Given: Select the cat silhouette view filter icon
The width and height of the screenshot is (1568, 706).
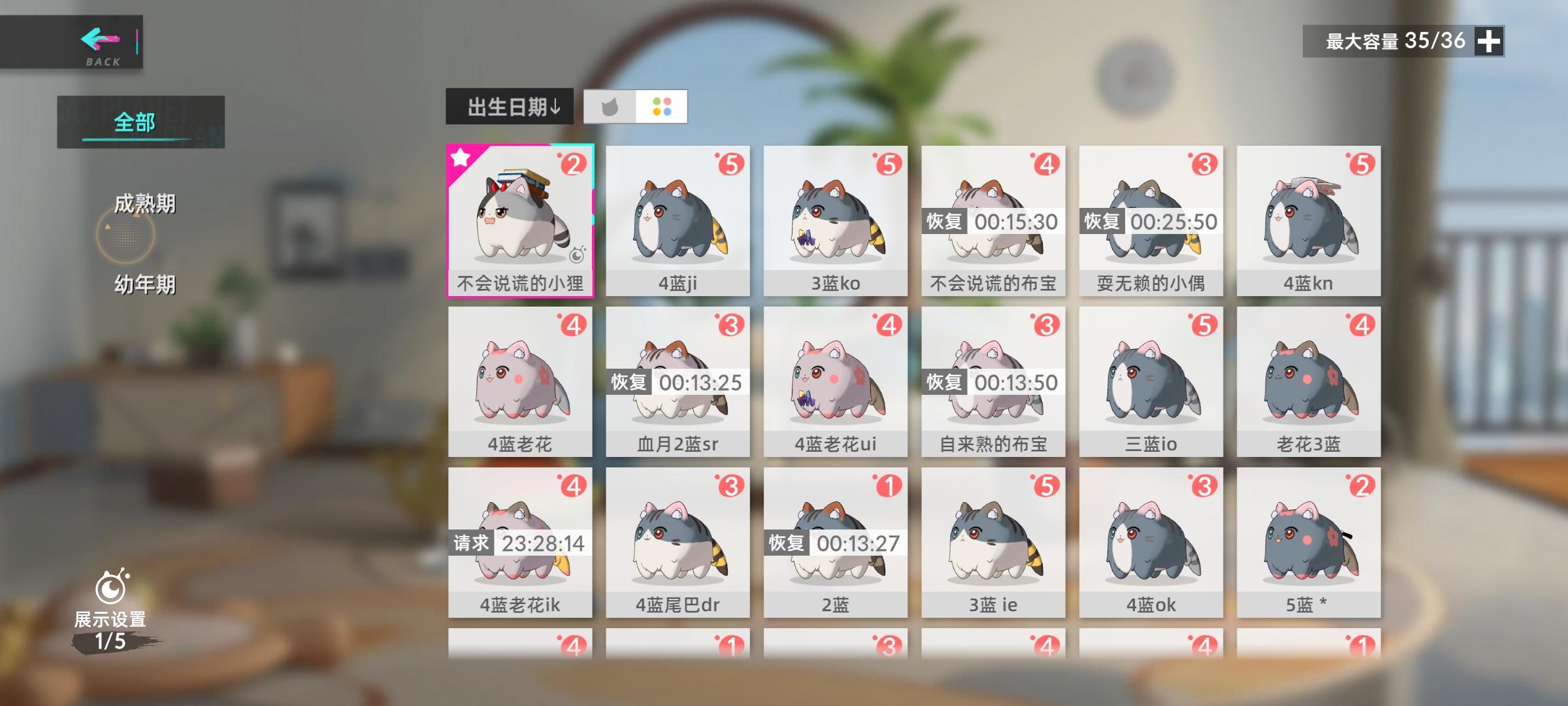Looking at the screenshot, I should tap(610, 108).
